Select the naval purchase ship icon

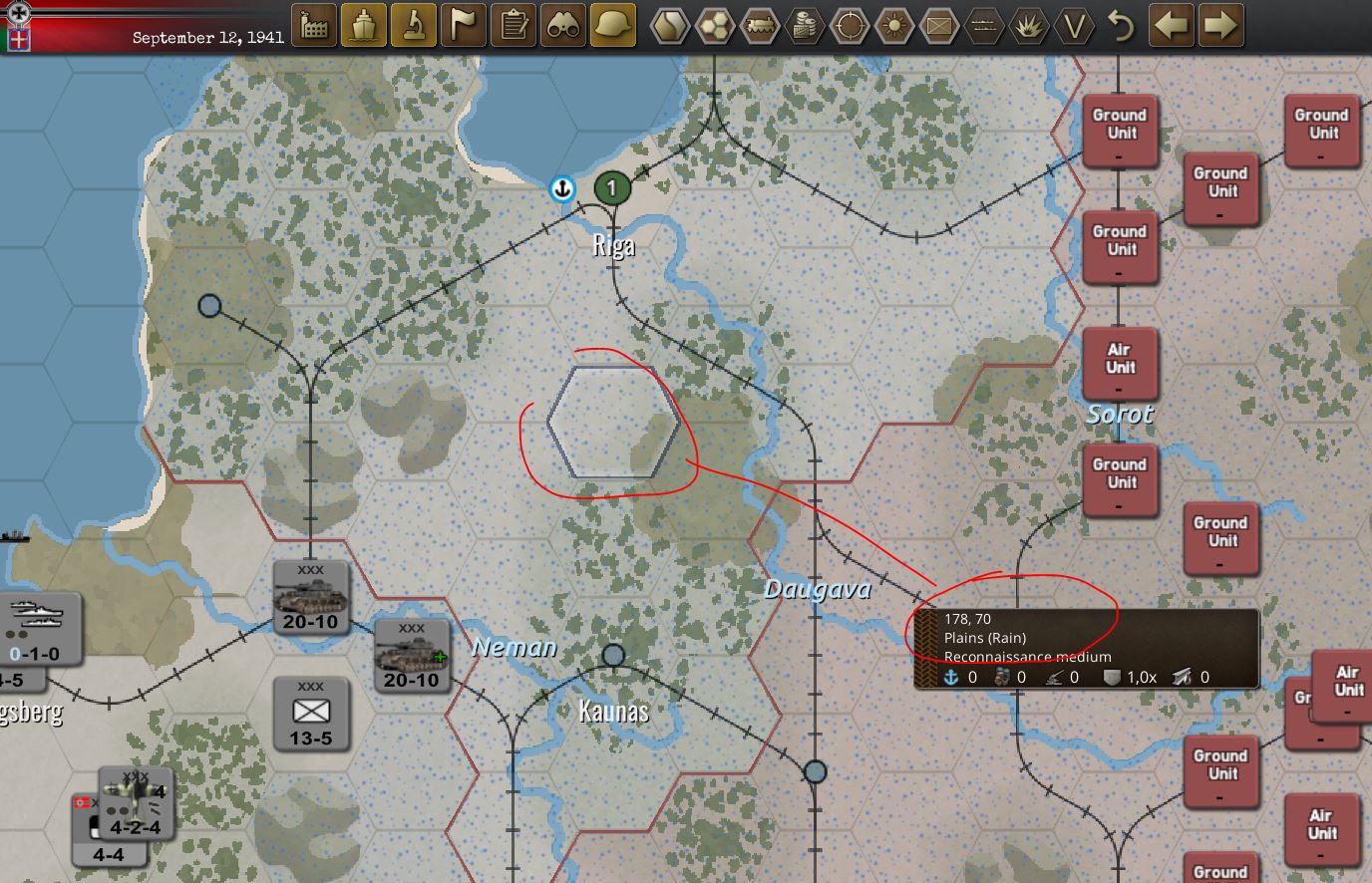tap(364, 26)
